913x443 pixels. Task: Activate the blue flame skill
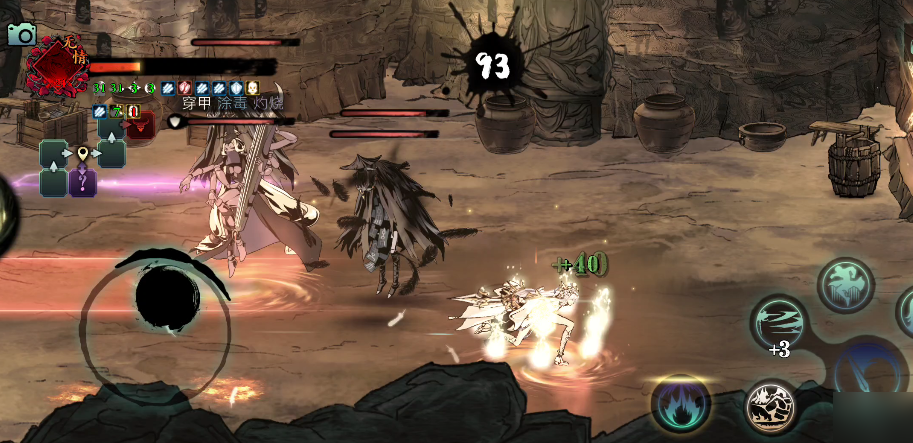(x=681, y=403)
